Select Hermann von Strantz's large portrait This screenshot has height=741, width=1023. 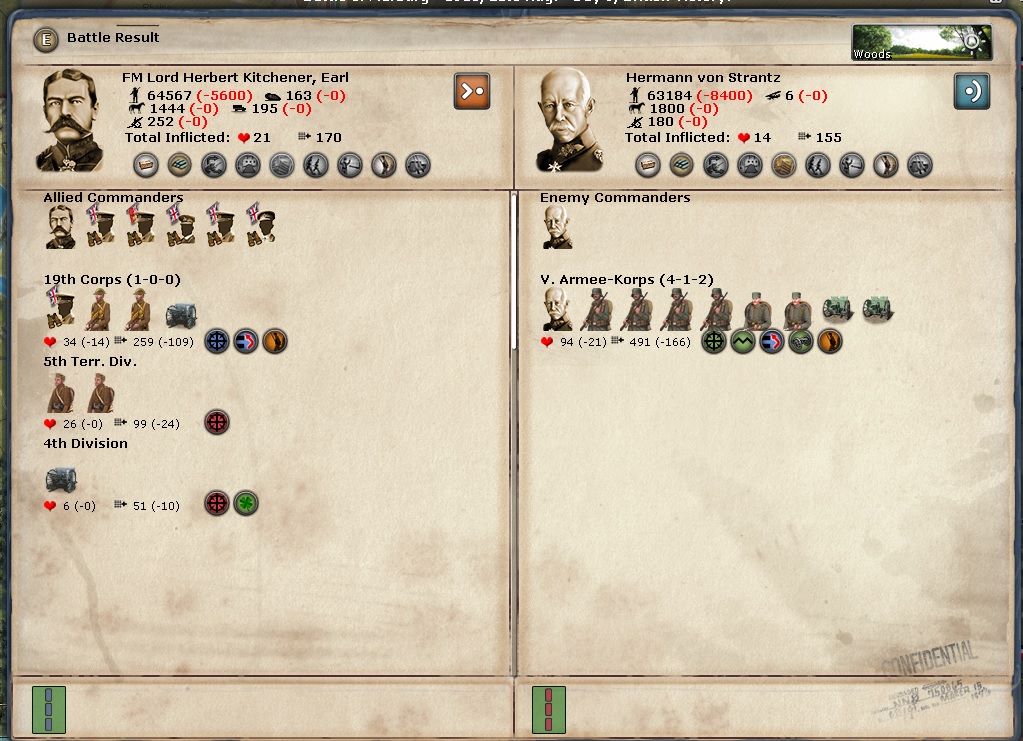click(573, 120)
